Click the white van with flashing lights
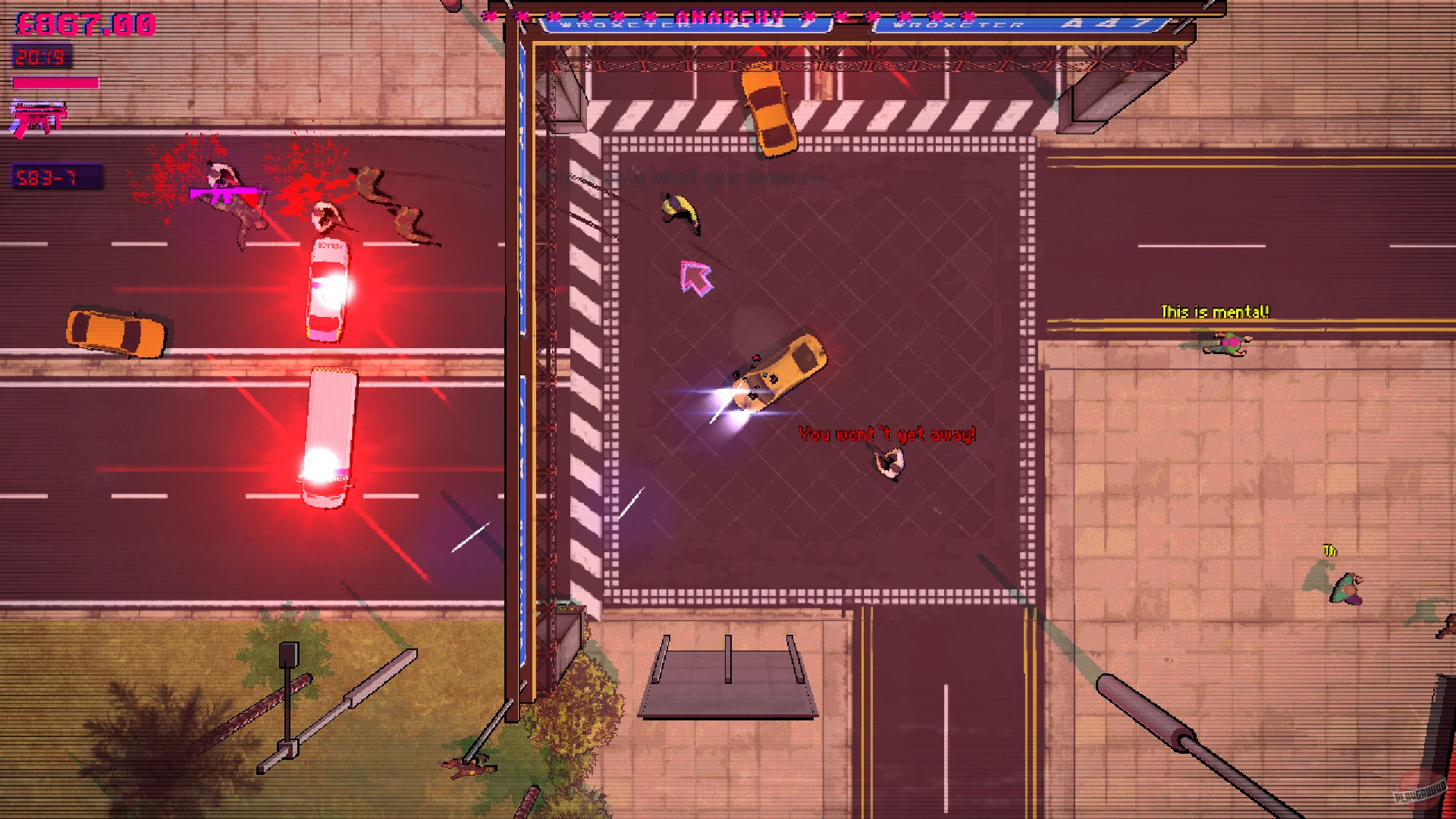Screen dimensions: 1456x819 tap(331, 432)
